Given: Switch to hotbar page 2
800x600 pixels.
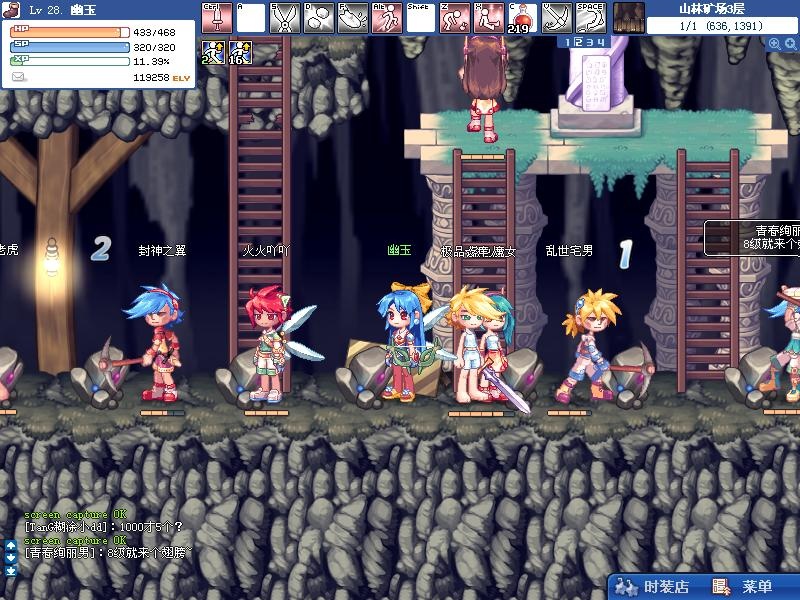Looking at the screenshot, I should point(578,42).
